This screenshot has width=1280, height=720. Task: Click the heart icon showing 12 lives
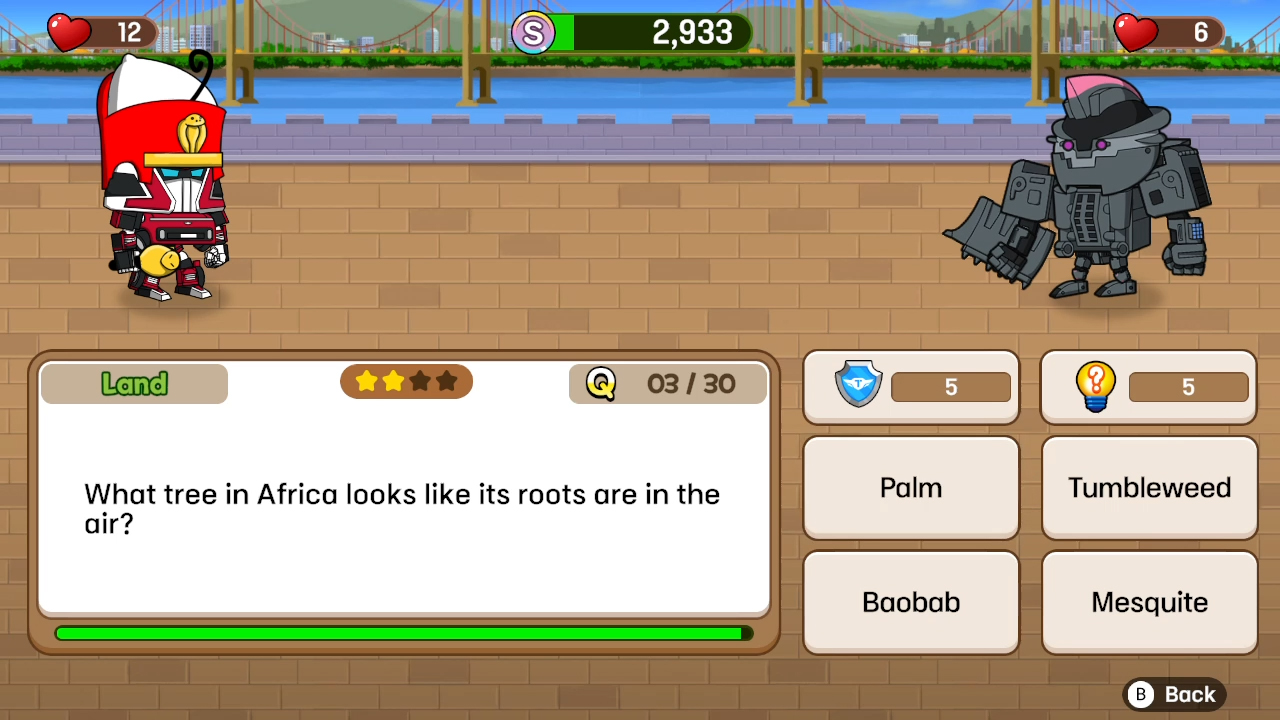68,32
